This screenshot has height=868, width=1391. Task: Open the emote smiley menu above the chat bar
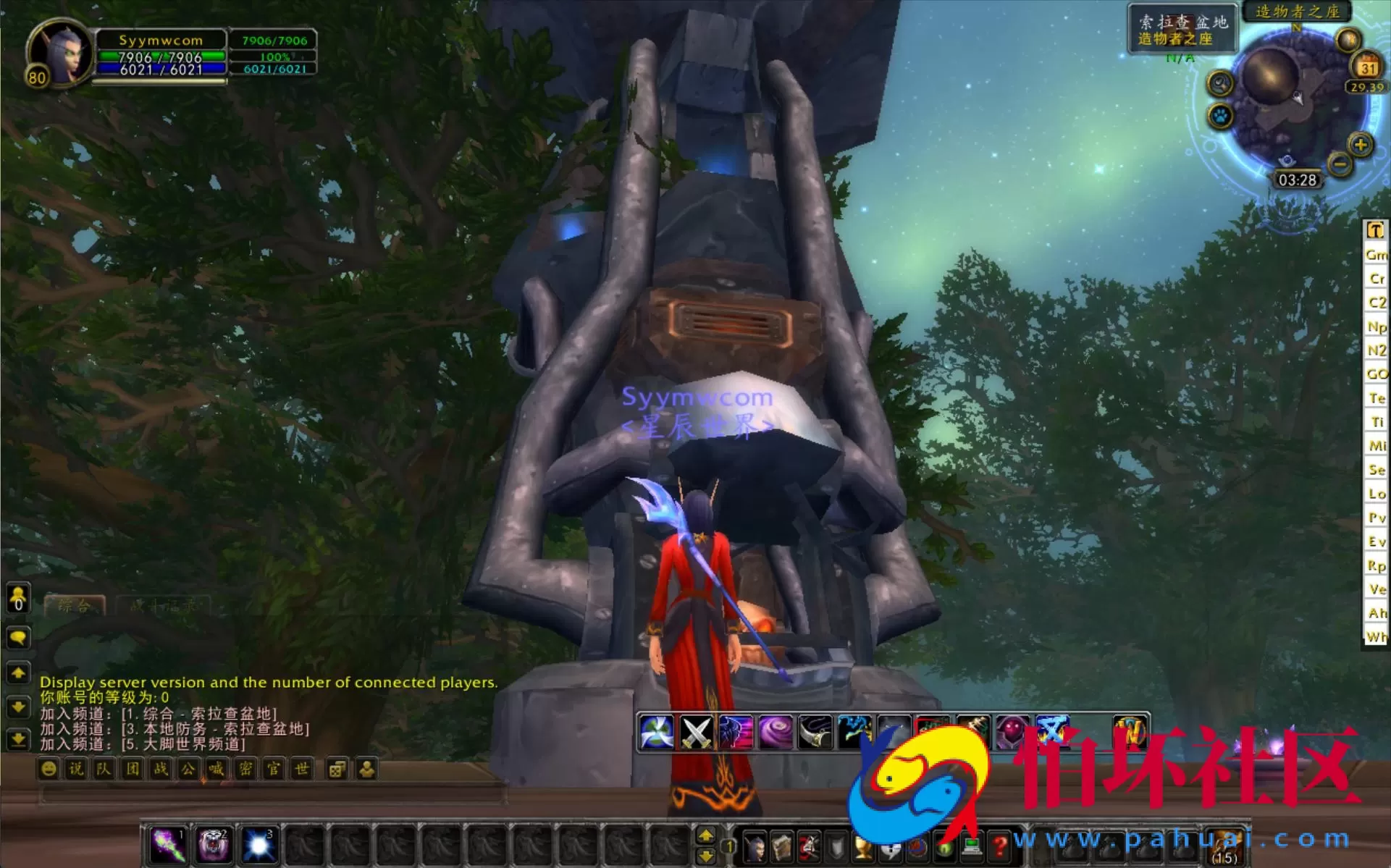(49, 769)
